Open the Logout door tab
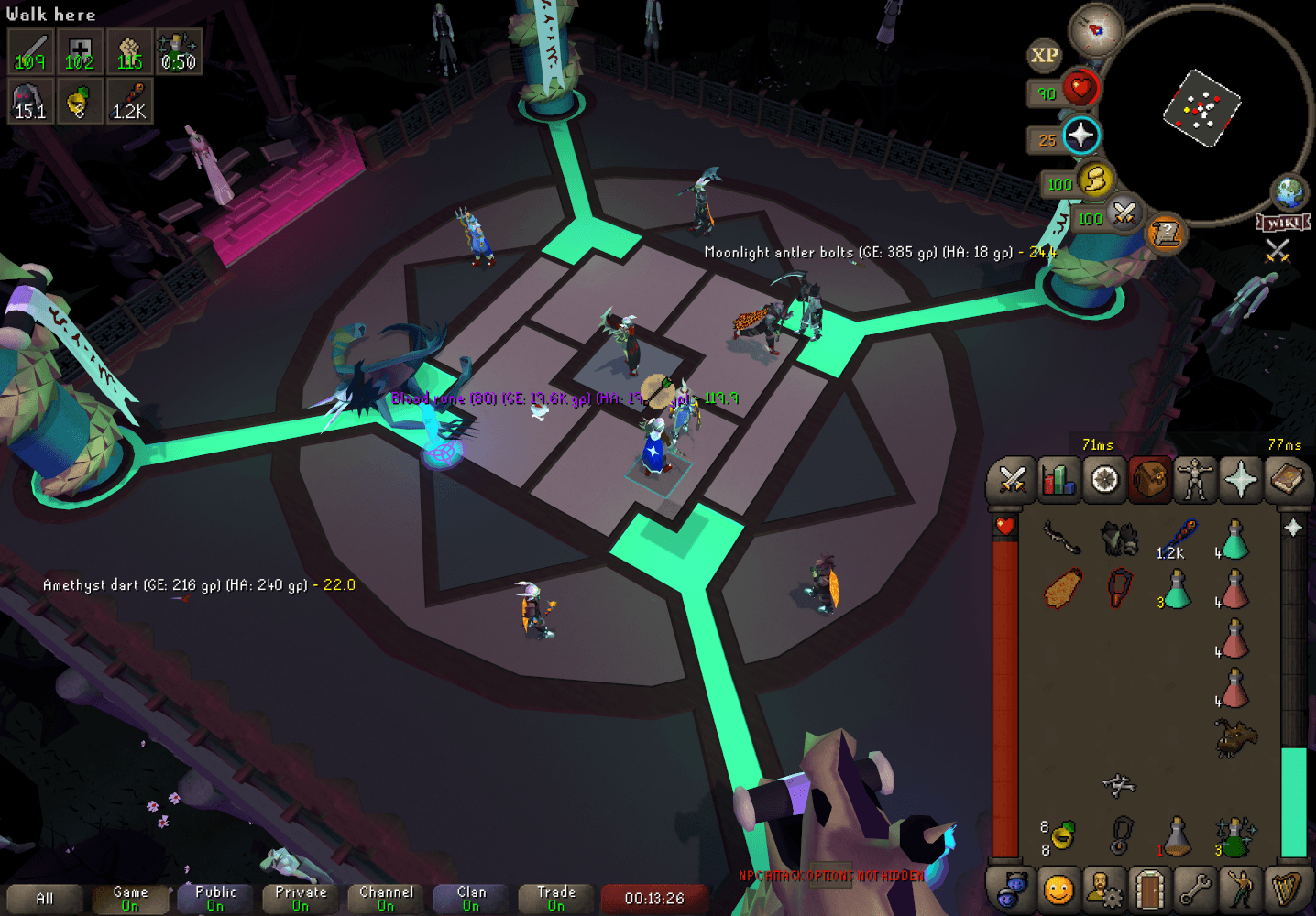This screenshot has height=916, width=1316. [1150, 889]
